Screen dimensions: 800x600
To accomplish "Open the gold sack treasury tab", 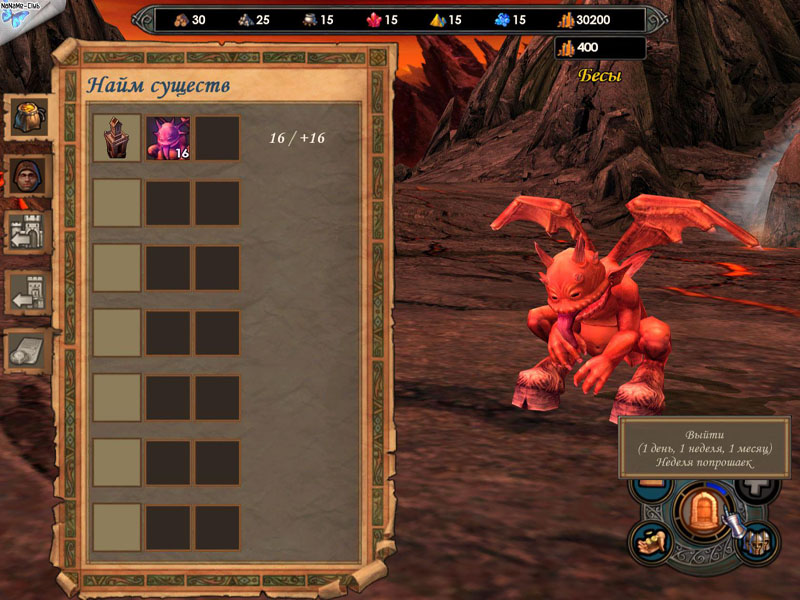I will point(27,117).
